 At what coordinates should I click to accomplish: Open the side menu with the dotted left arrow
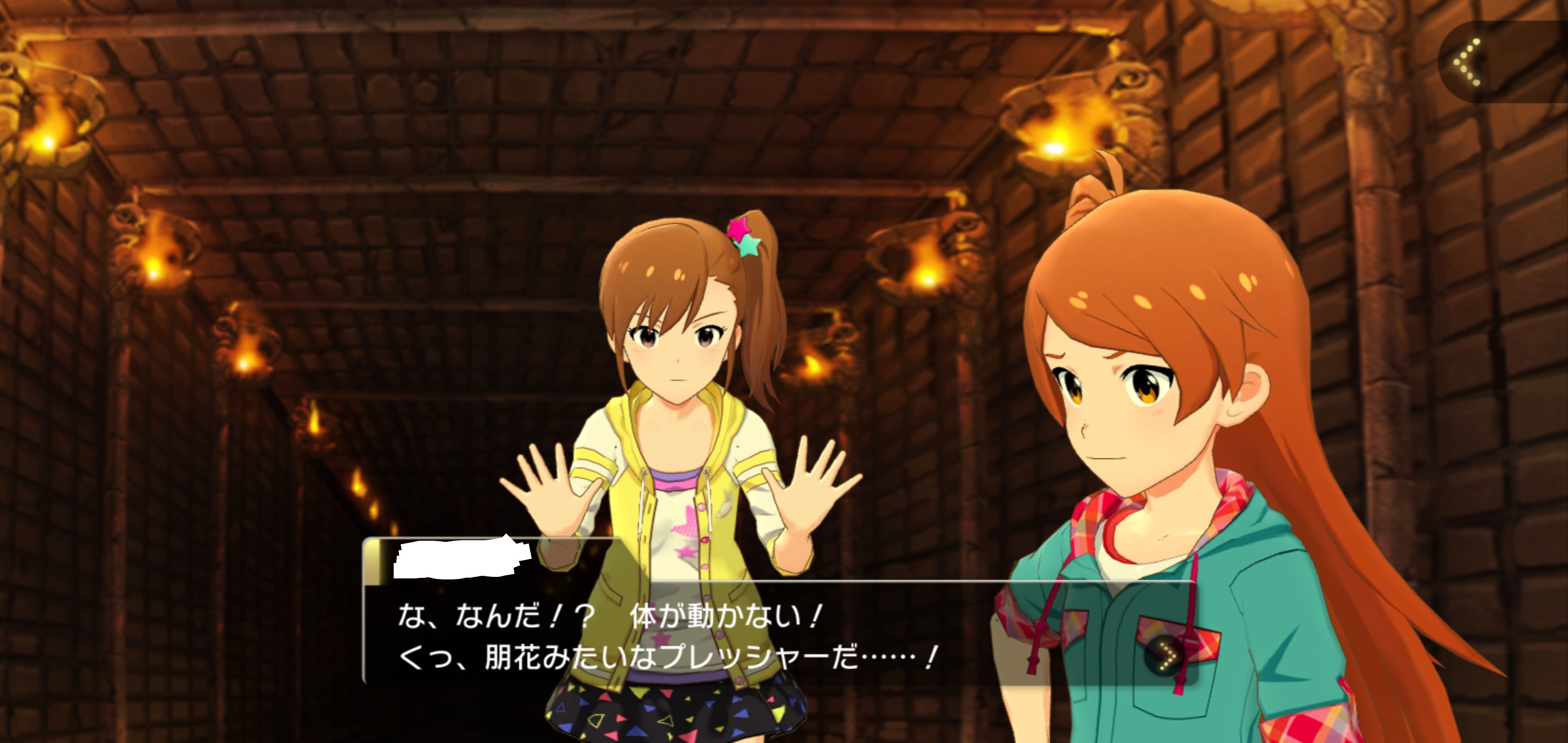(1469, 61)
